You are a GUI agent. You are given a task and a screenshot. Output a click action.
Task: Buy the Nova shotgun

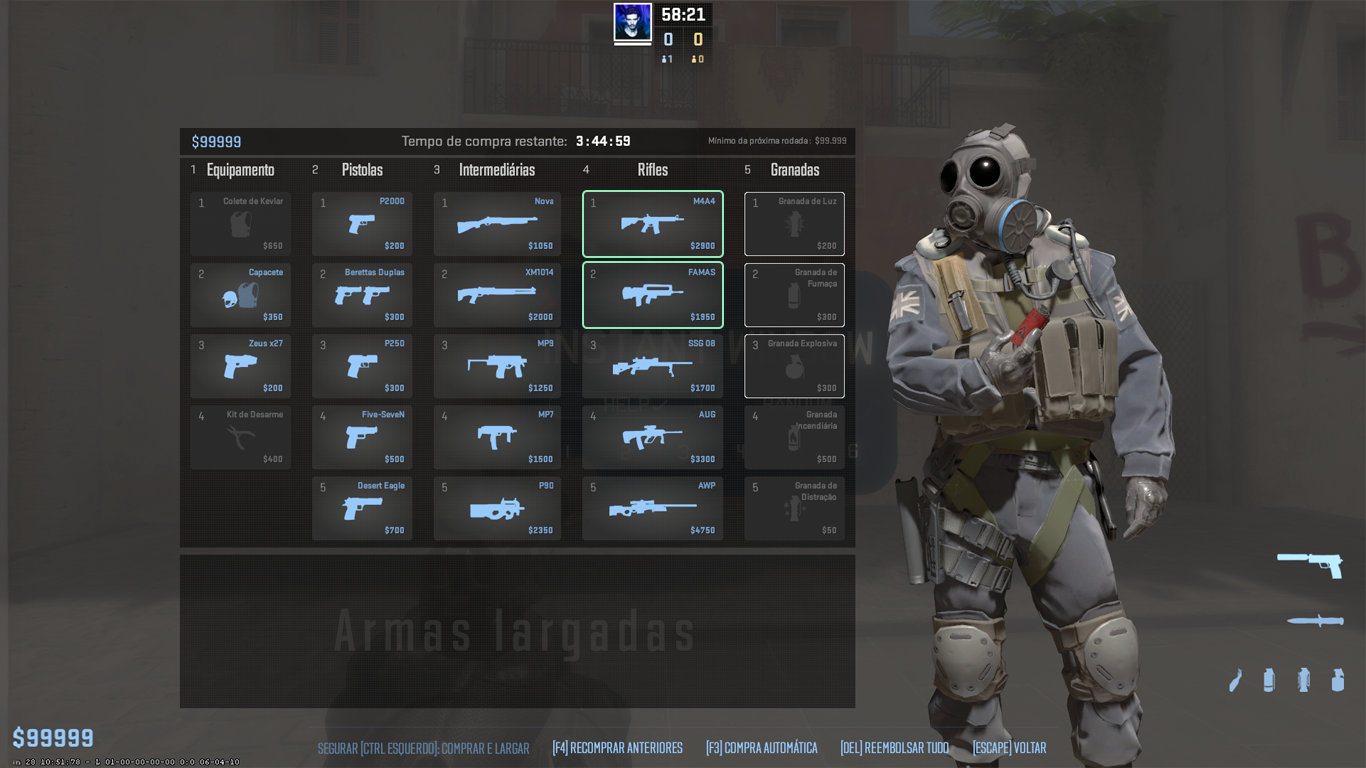tap(497, 223)
